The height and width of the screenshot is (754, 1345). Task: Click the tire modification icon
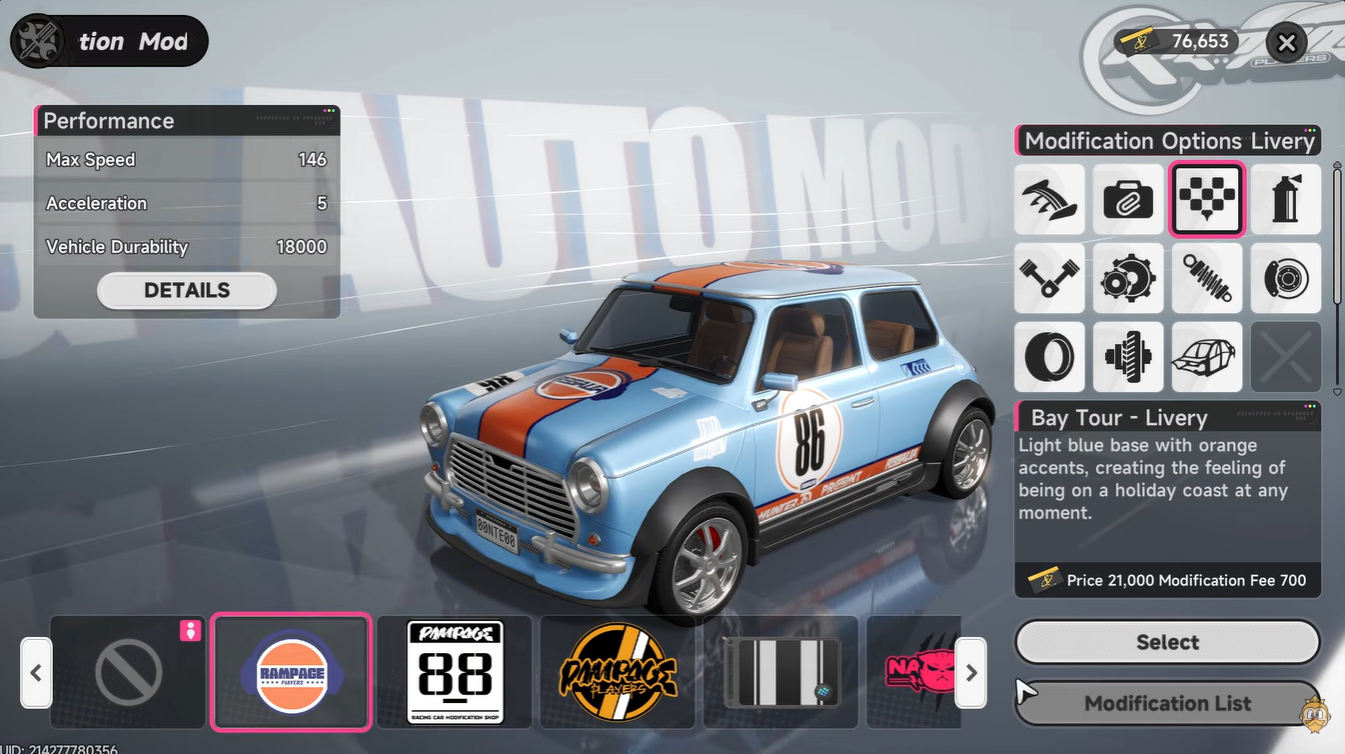pyautogui.click(x=1049, y=357)
